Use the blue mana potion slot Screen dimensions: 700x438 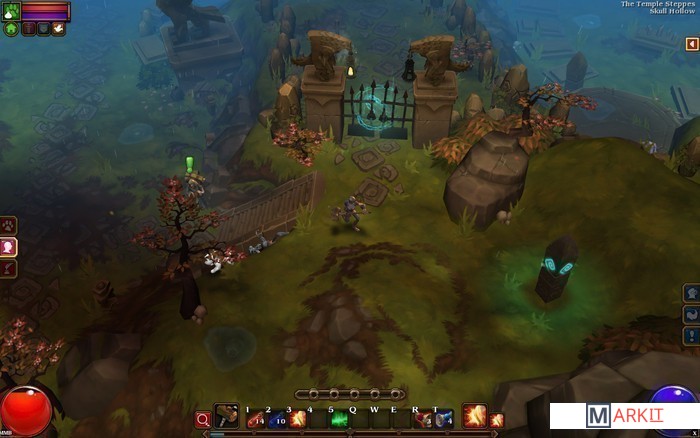pos(279,418)
